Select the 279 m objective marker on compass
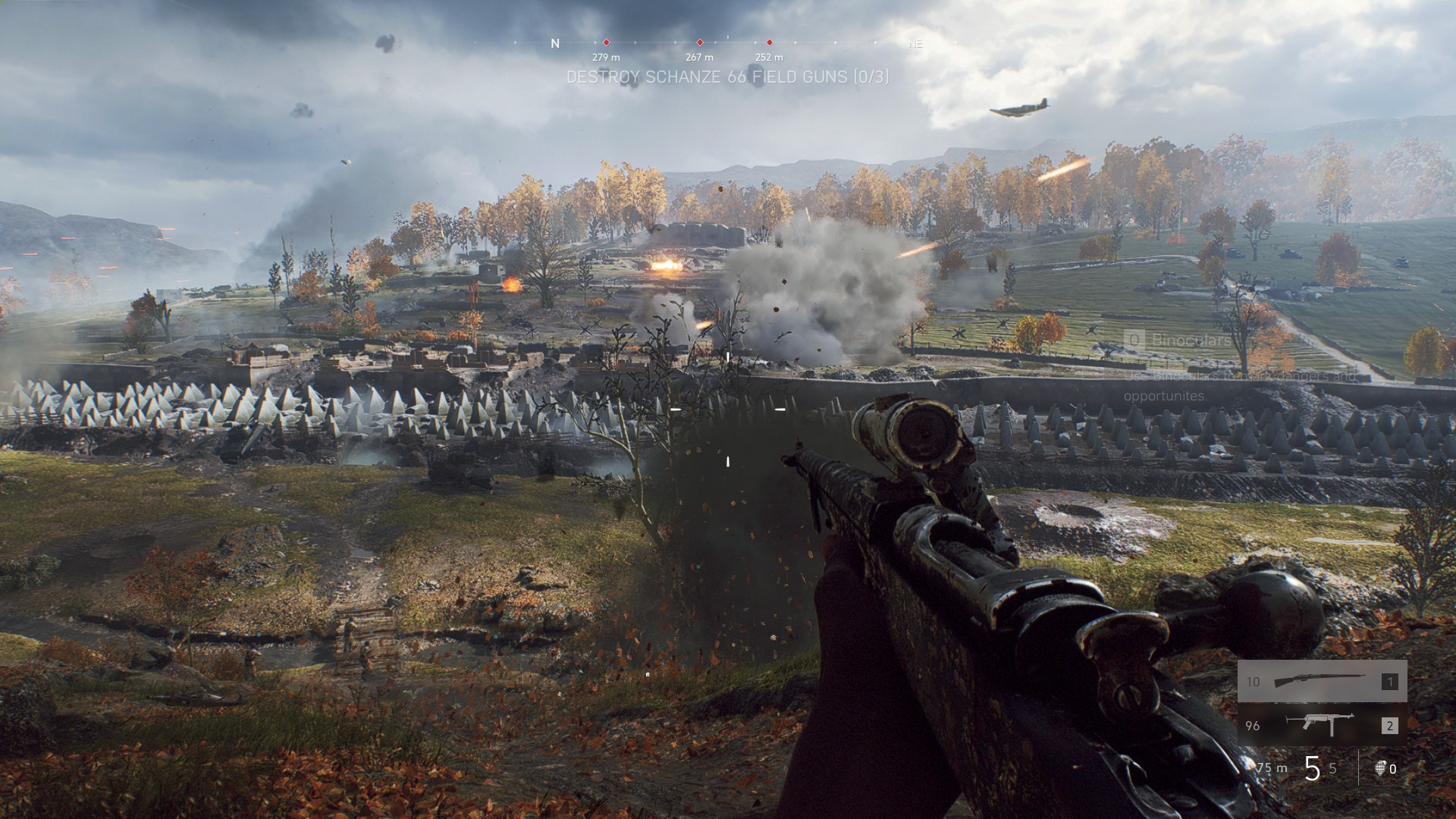The image size is (1456, 819). [606, 43]
